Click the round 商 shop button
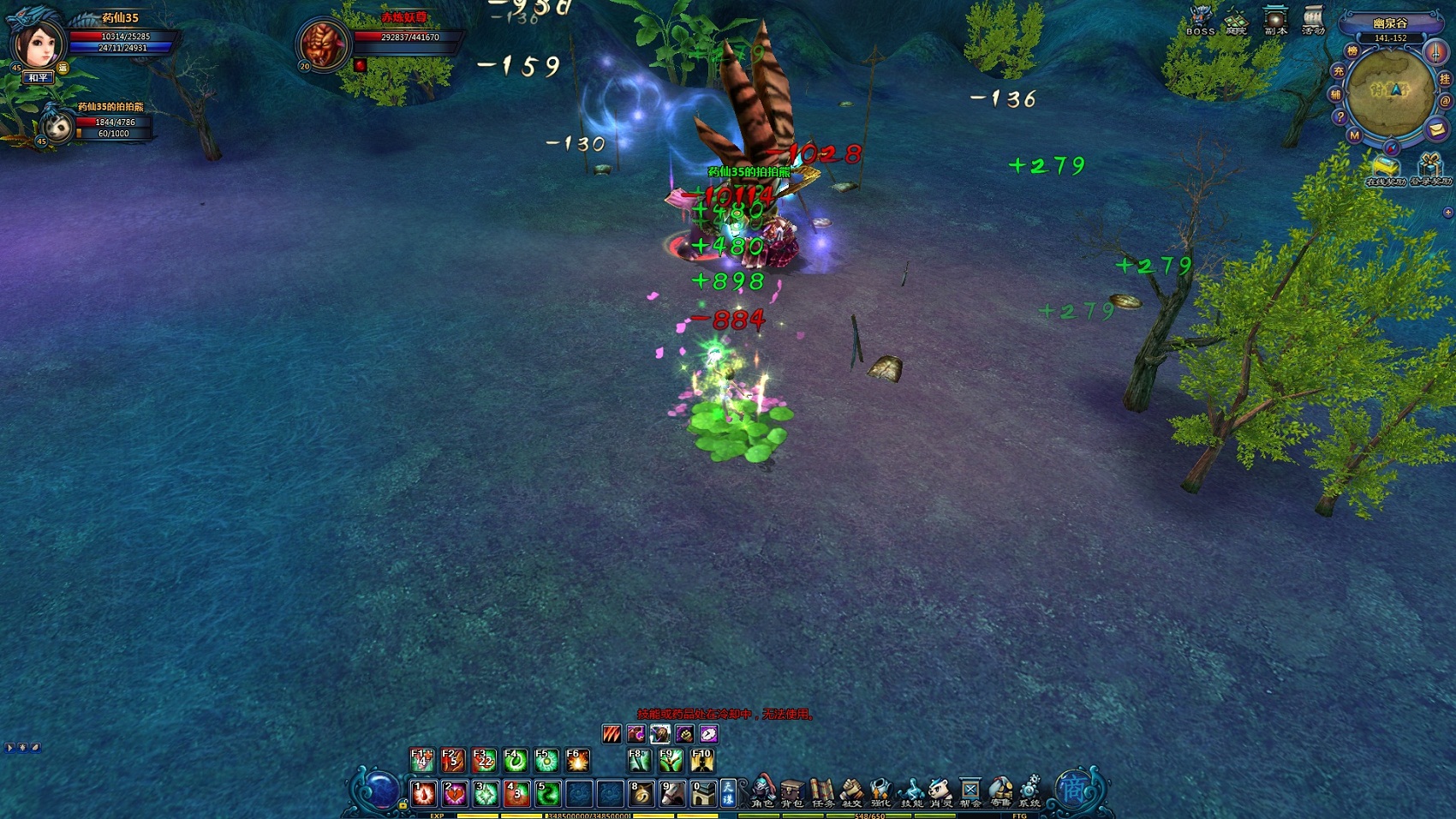This screenshot has height=819, width=1456. pyautogui.click(x=1073, y=788)
